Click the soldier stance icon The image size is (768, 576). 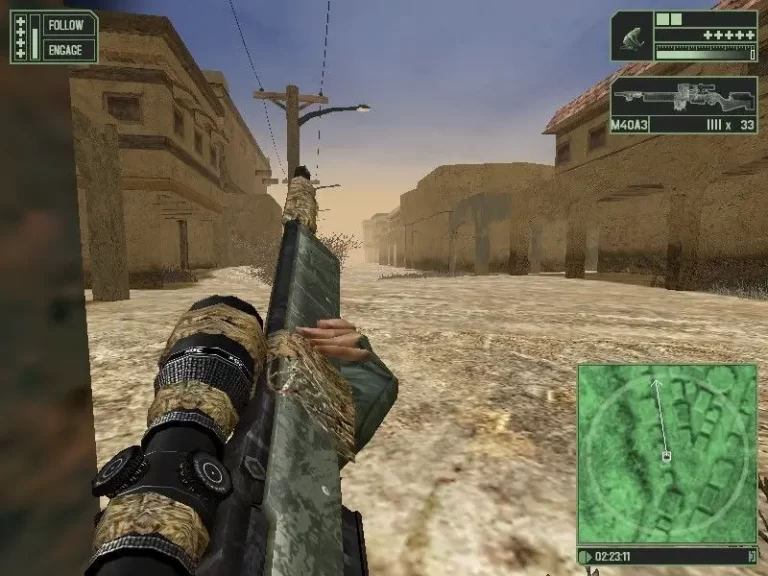point(632,37)
